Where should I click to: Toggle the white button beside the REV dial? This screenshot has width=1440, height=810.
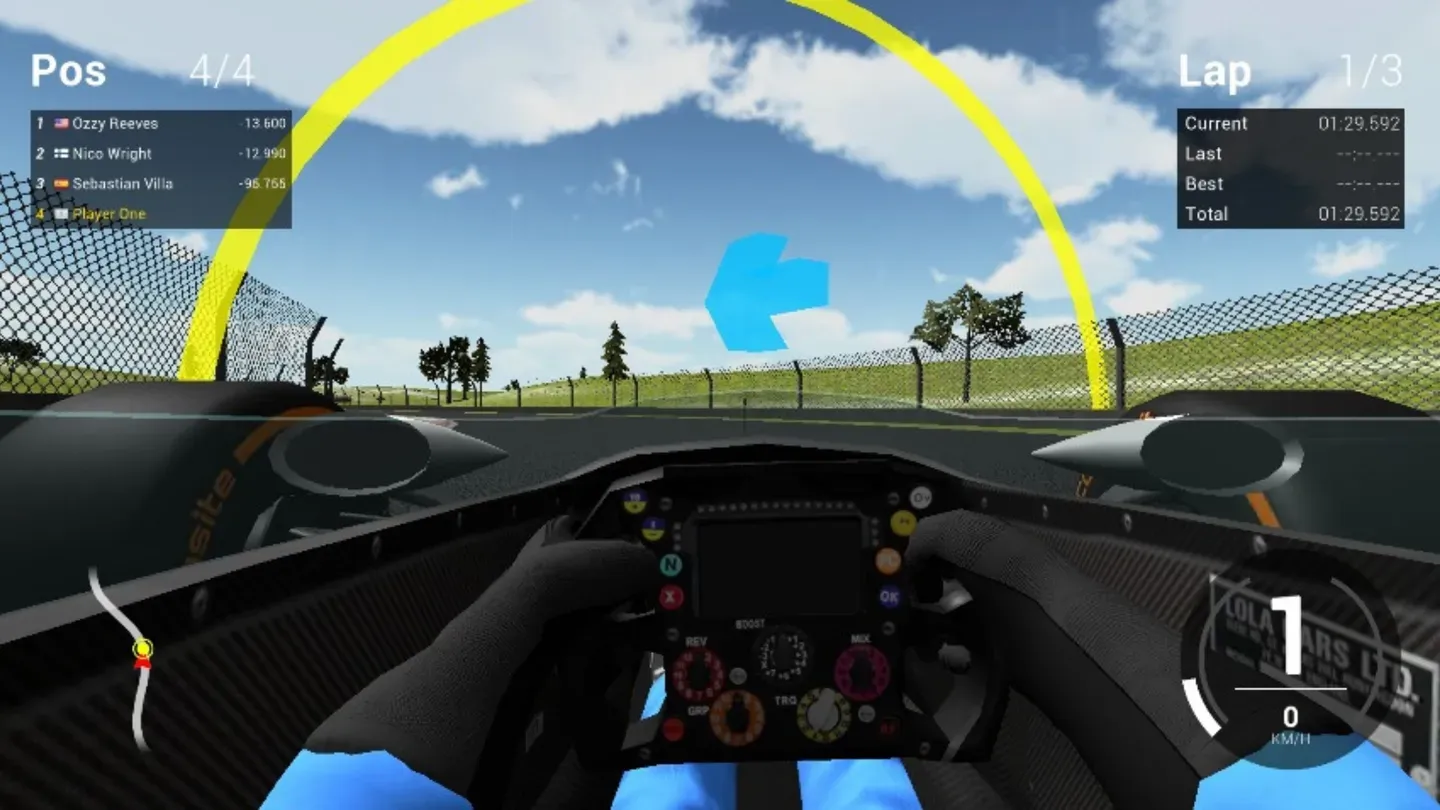click(x=737, y=677)
